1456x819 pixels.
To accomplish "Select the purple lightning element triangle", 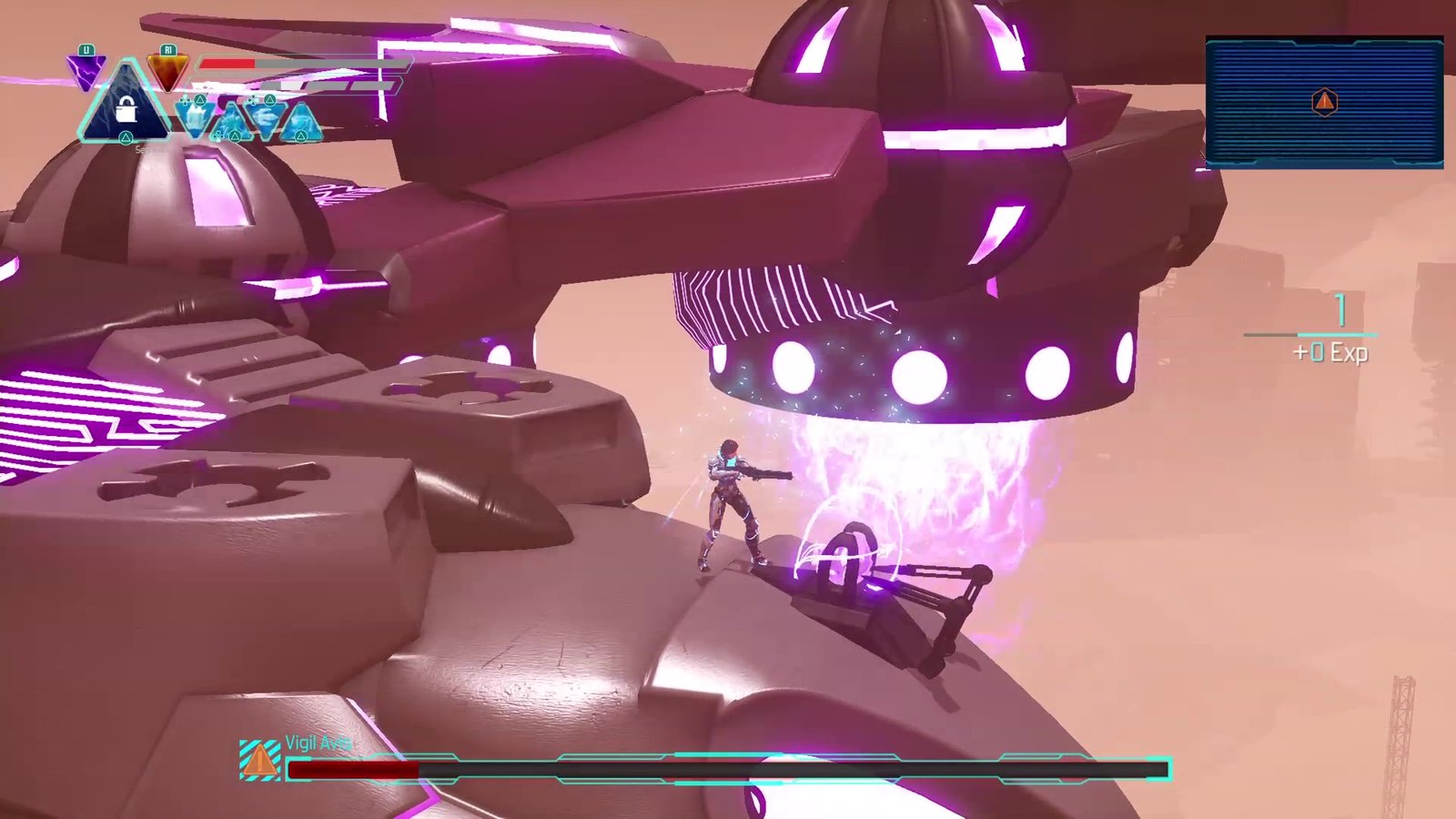I will [86, 71].
